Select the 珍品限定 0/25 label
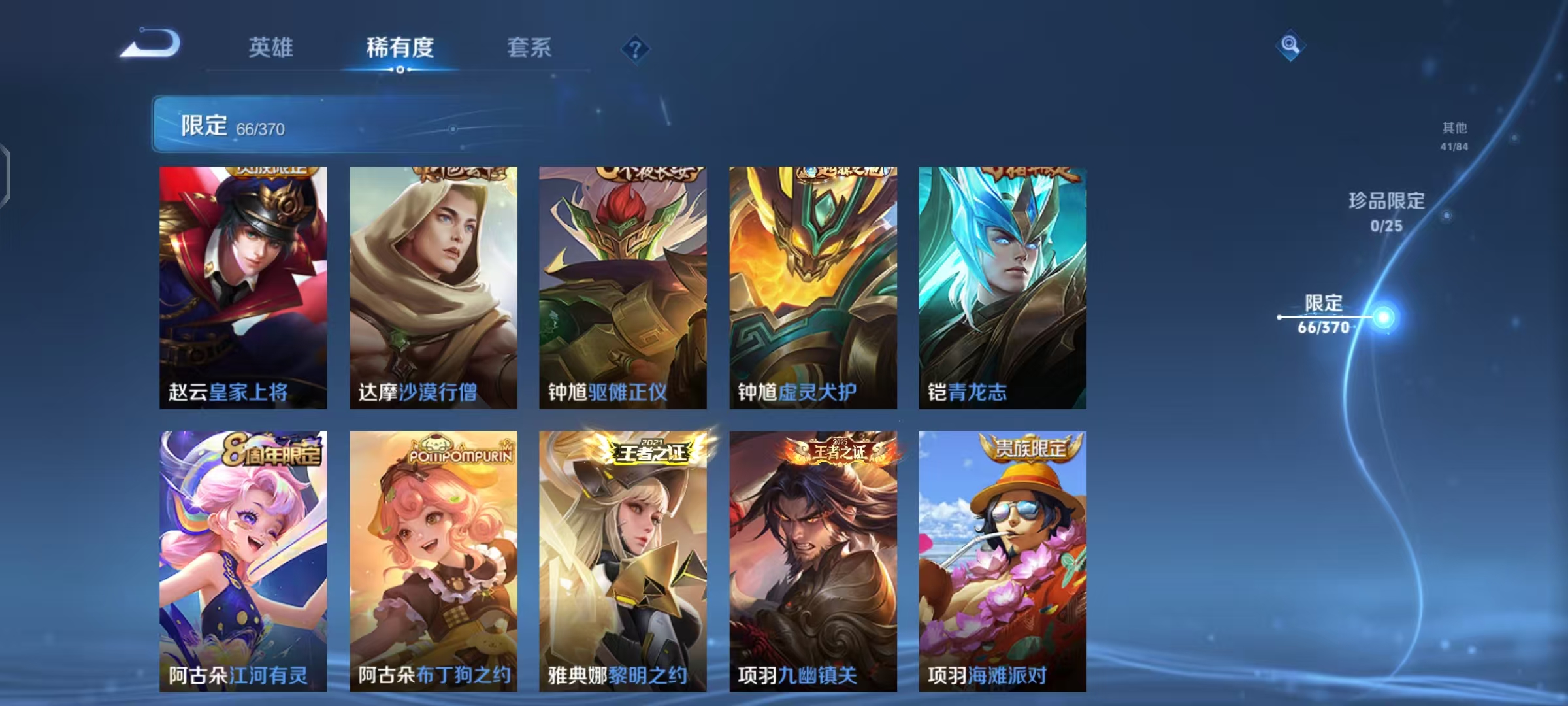 1384,214
